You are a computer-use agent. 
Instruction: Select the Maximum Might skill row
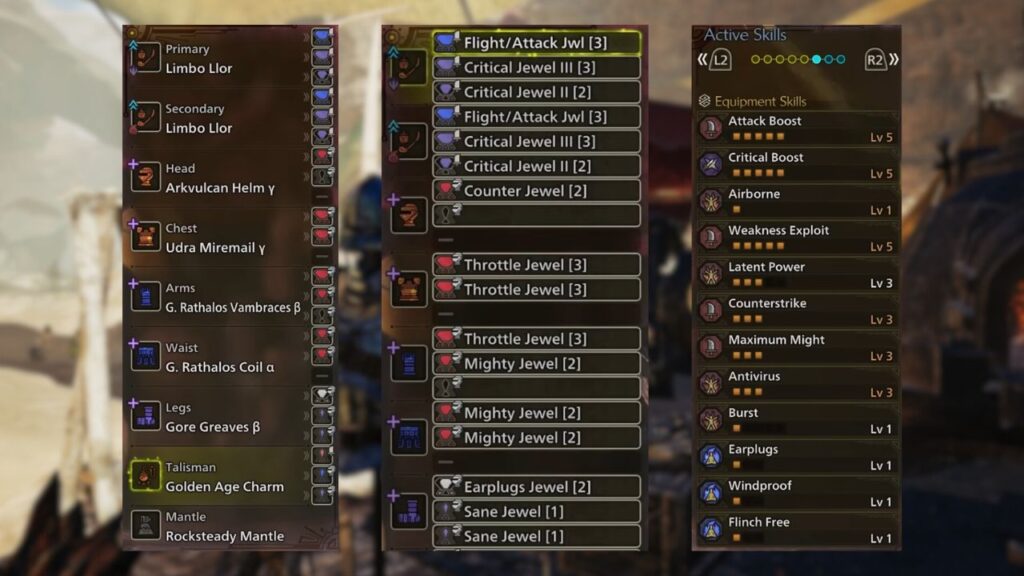797,348
